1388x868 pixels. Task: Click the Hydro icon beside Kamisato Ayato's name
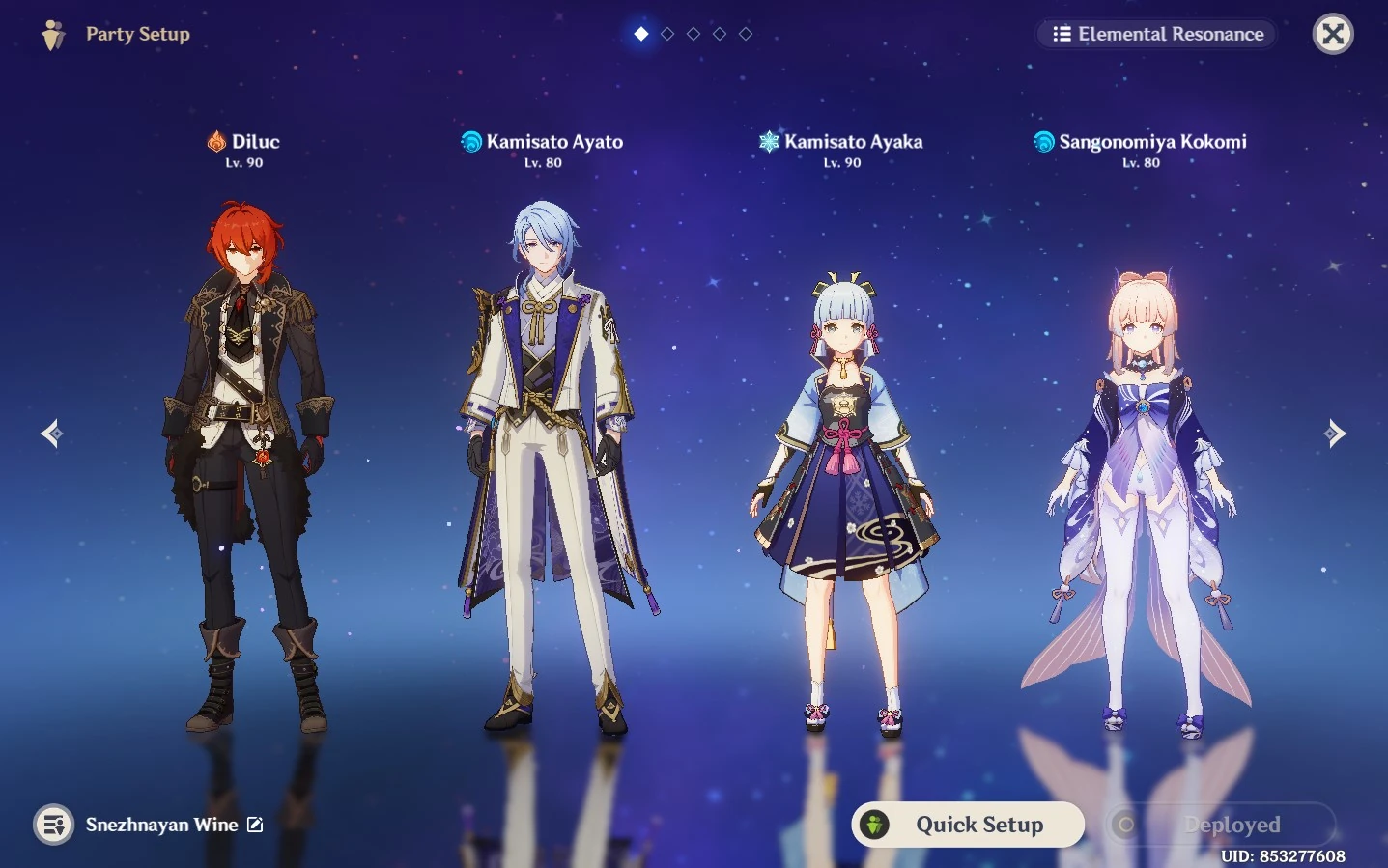click(472, 141)
